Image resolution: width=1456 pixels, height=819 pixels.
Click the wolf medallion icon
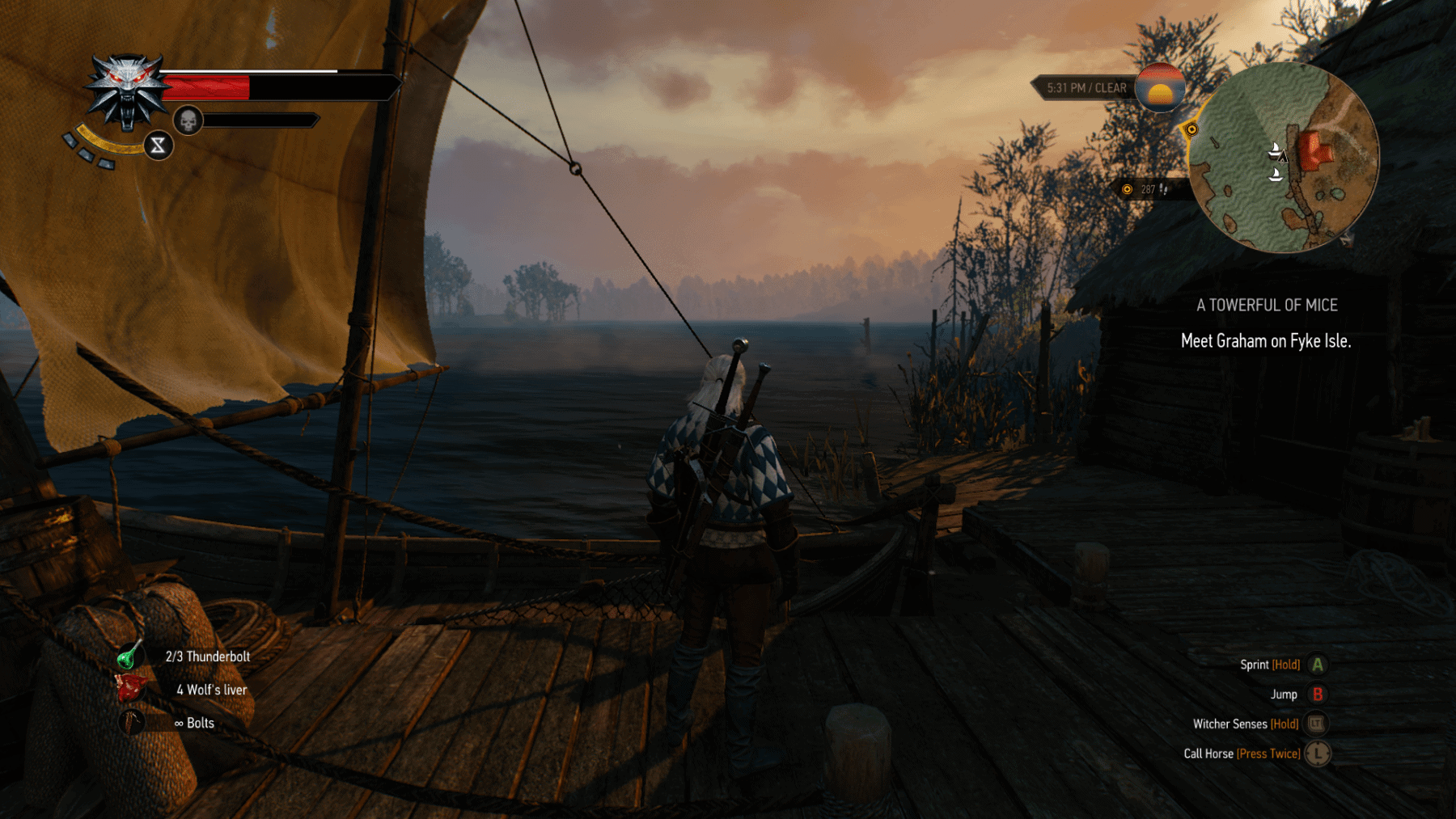pyautogui.click(x=126, y=91)
